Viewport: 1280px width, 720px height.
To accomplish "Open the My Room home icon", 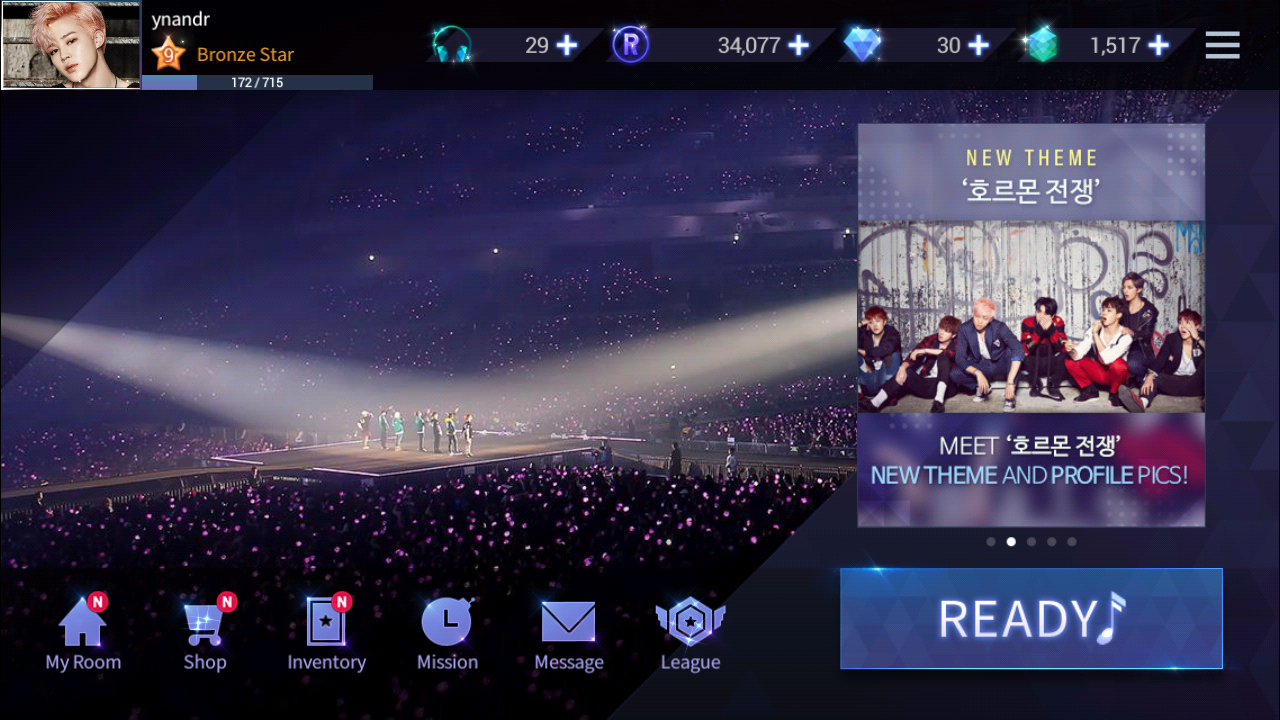I will 81,620.
